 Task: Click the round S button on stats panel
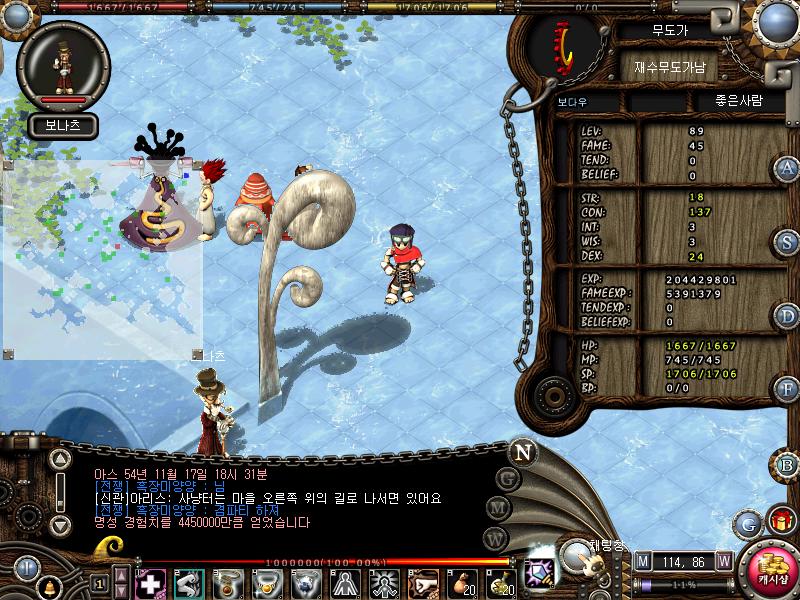coord(787,242)
